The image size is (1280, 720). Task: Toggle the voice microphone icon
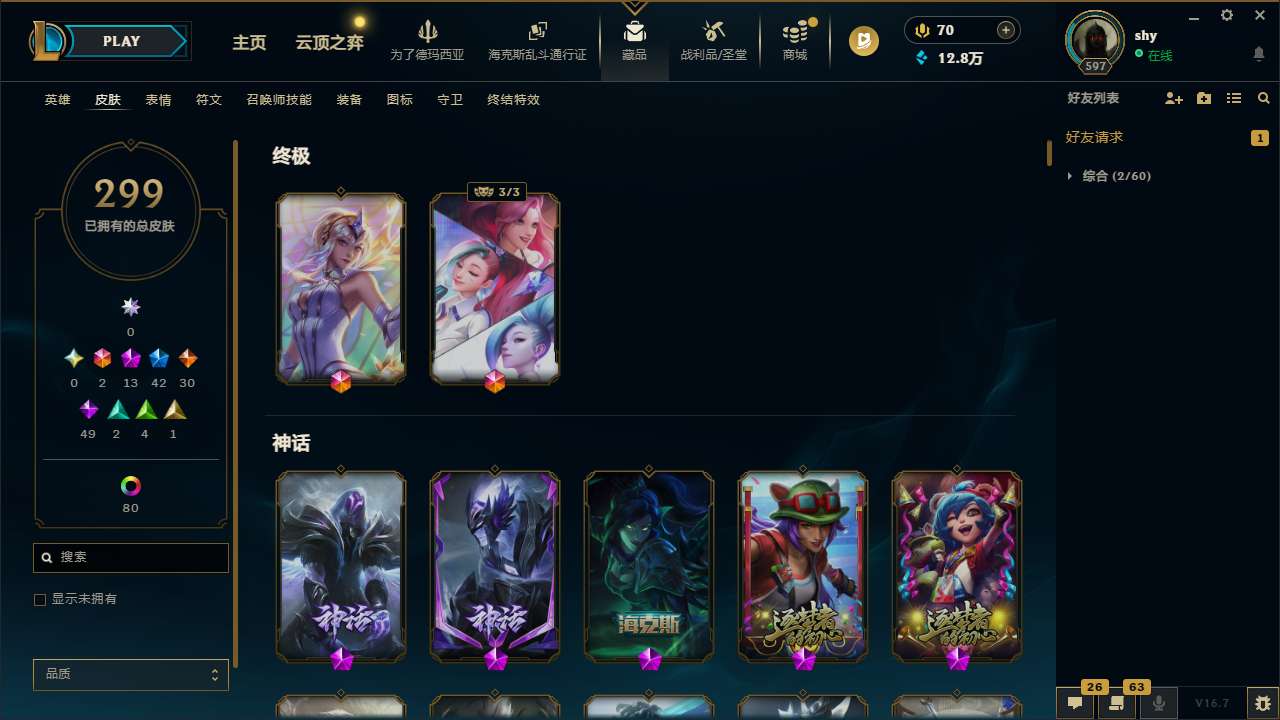click(1158, 702)
